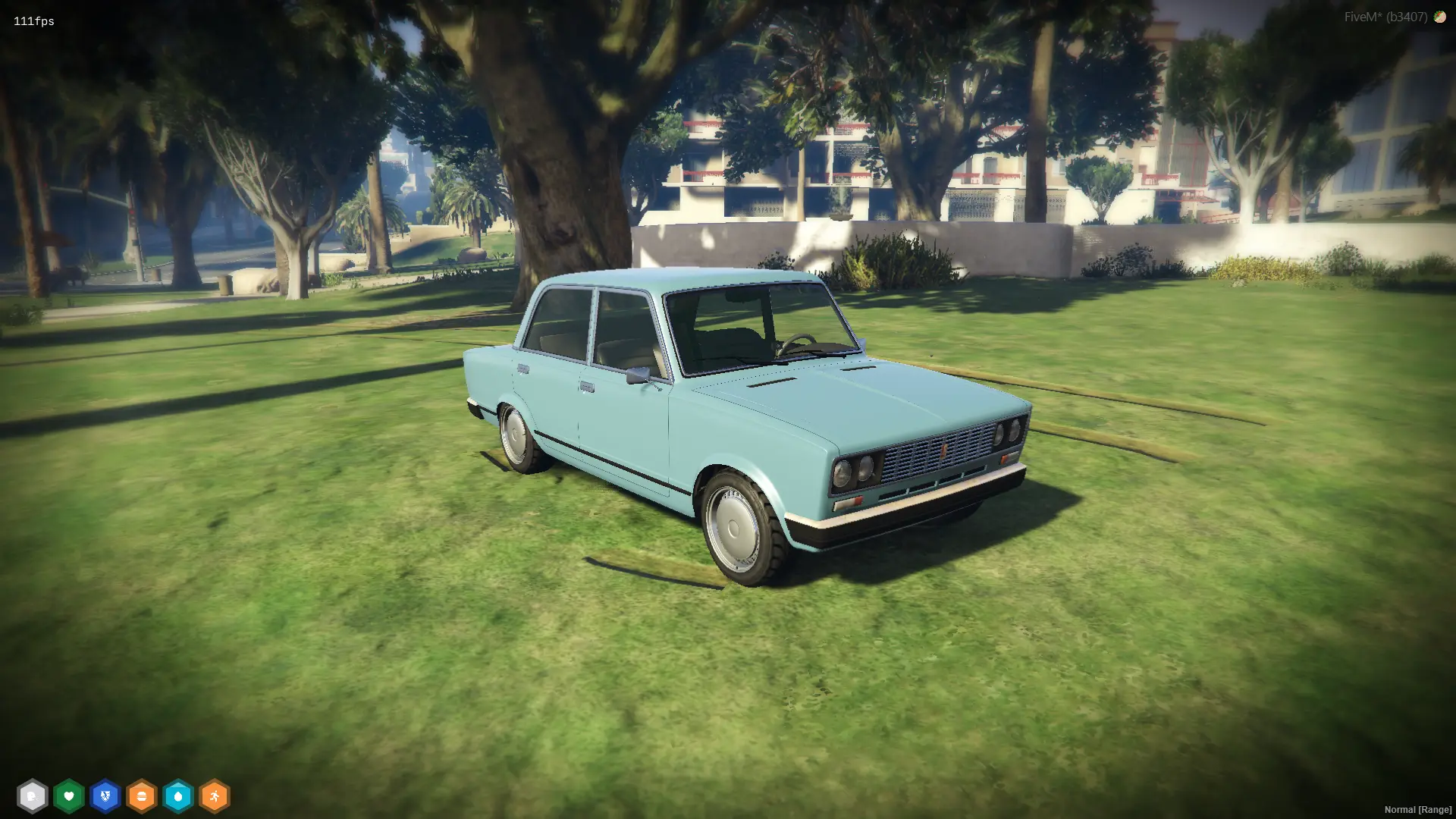Click the blue armor shield icon
Image resolution: width=1456 pixels, height=819 pixels.
(x=105, y=796)
